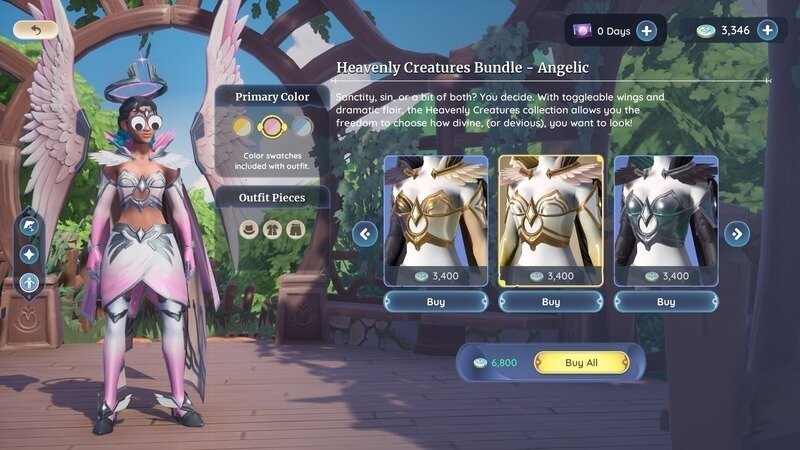
Task: Buy the highlighted cream gold outfit
Action: (x=551, y=301)
